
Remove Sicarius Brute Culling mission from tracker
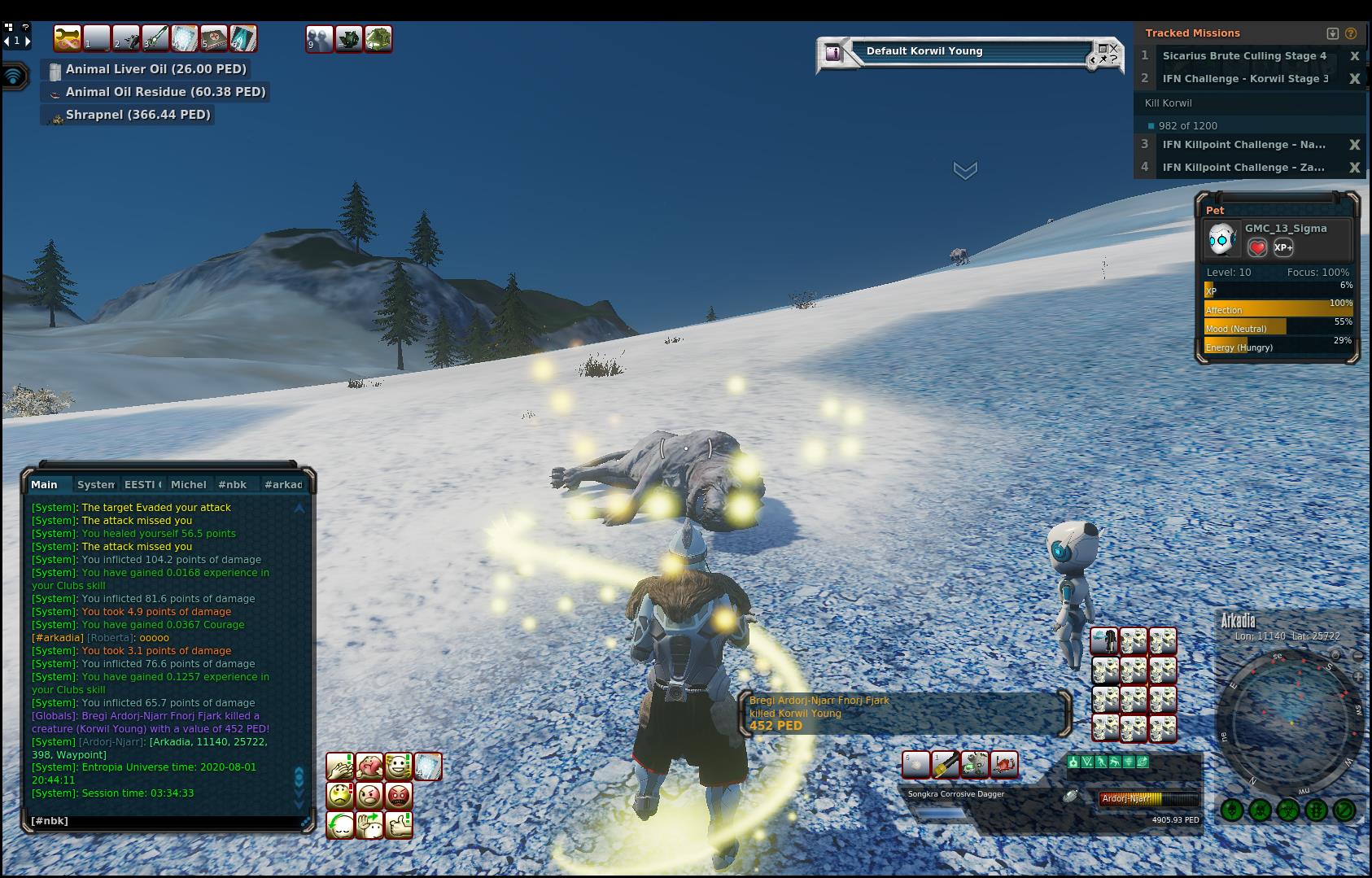tap(1354, 56)
